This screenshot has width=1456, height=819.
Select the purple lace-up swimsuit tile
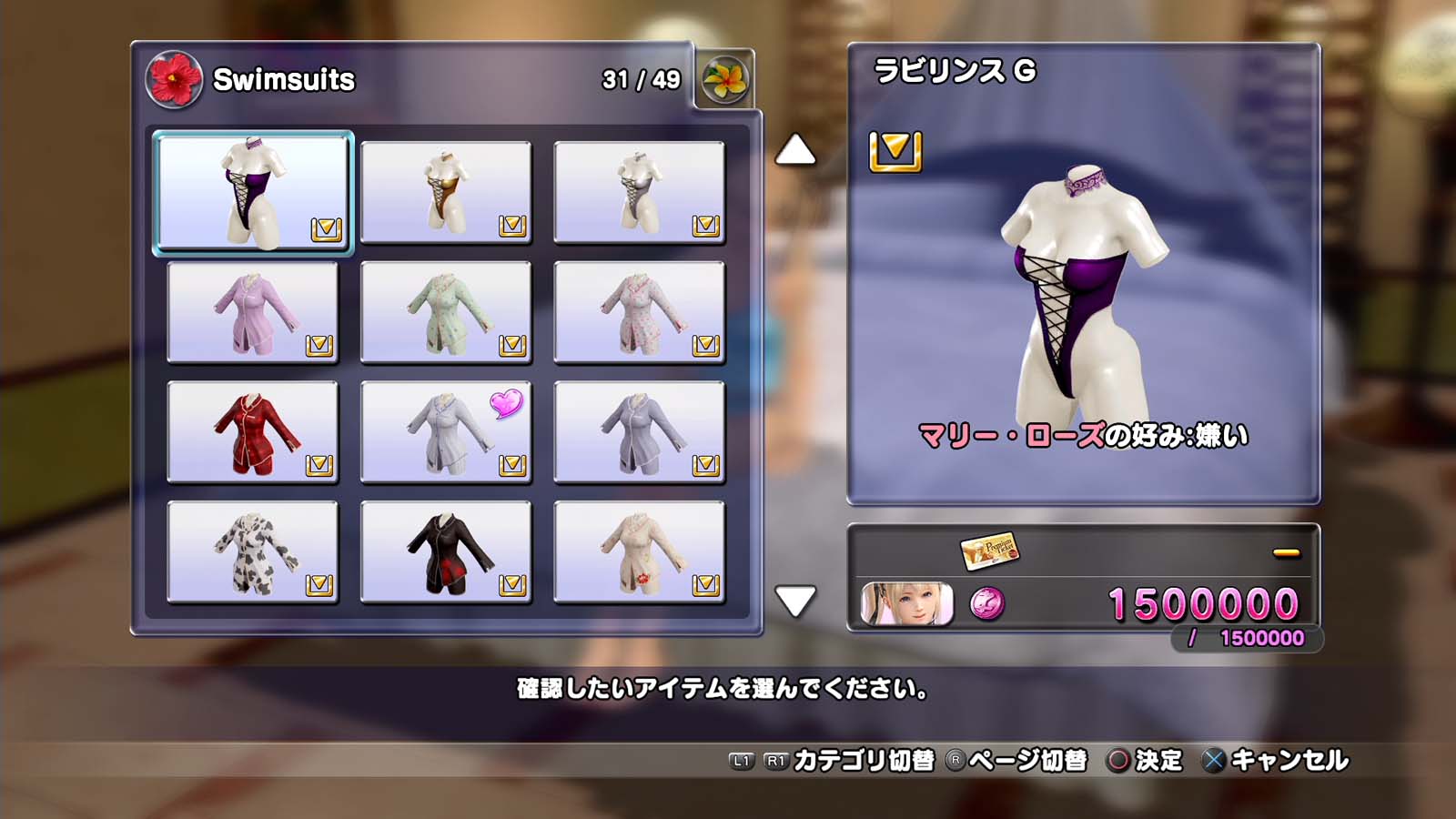pyautogui.click(x=253, y=192)
